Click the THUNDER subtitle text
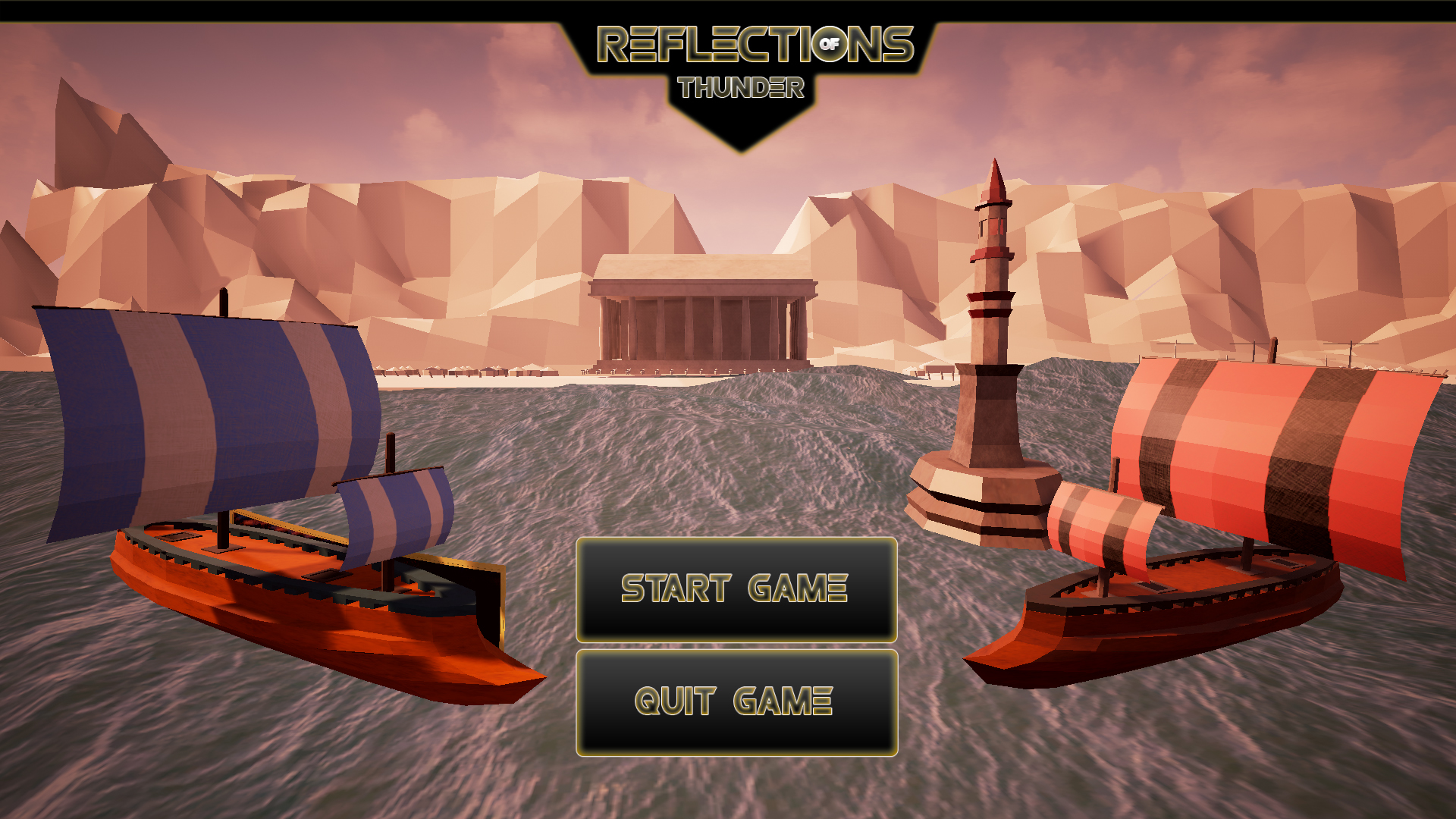Screen dimensions: 1456x819 point(742,87)
